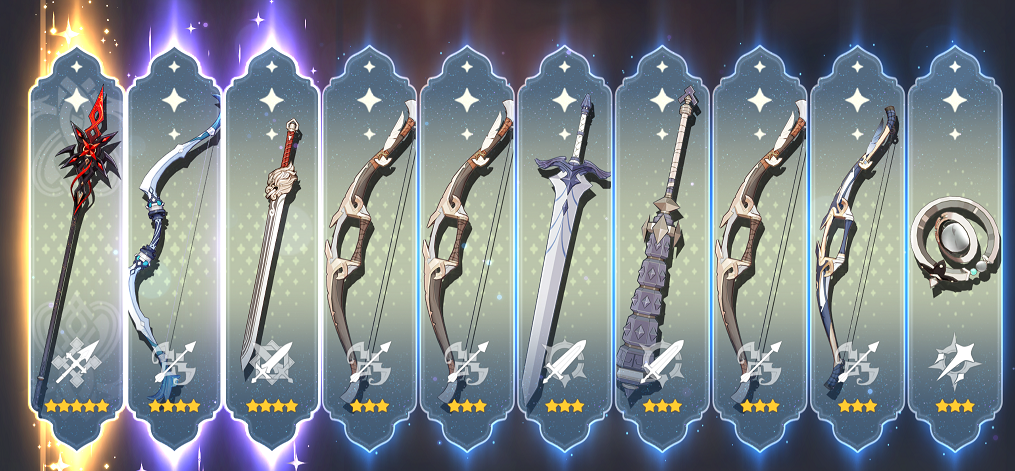Pick the dark blue and gold bow card

pos(858,250)
